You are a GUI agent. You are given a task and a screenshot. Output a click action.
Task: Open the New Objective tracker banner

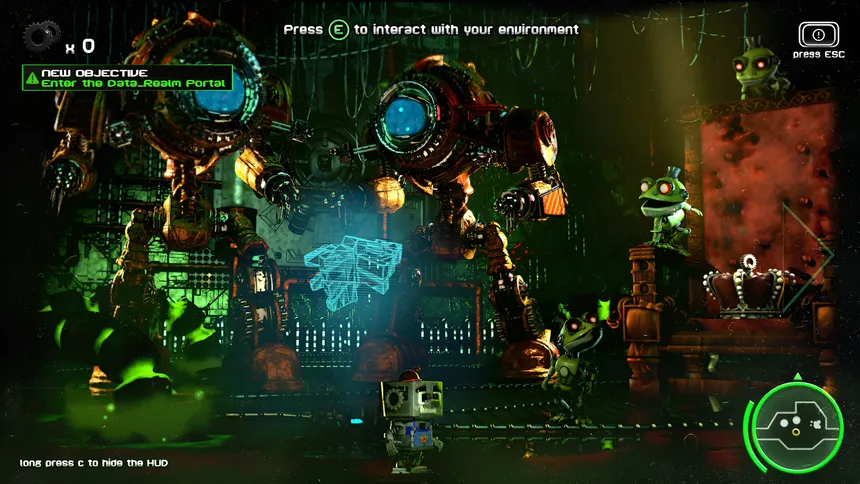point(127,78)
